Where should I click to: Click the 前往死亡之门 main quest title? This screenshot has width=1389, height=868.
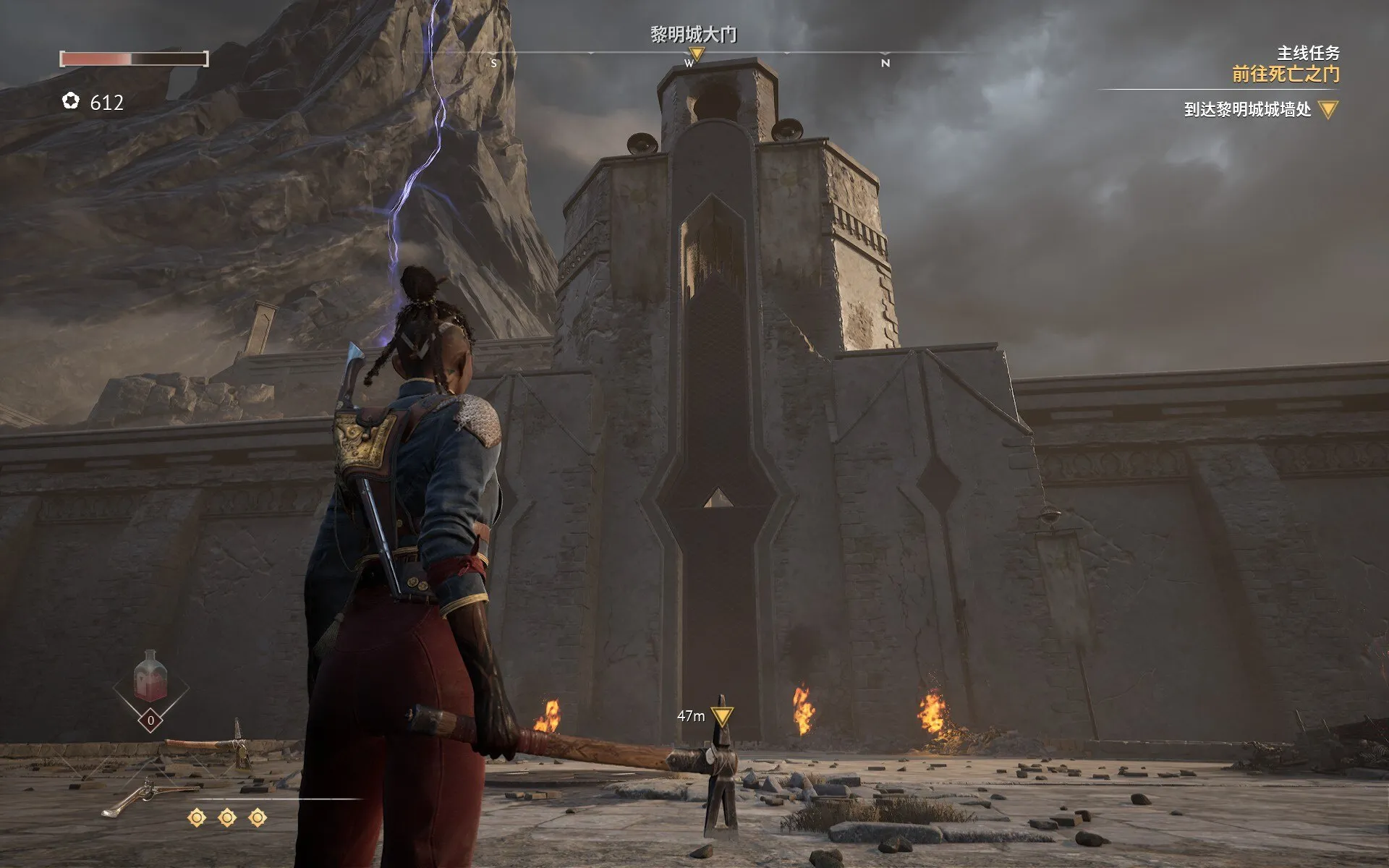pyautogui.click(x=1286, y=74)
